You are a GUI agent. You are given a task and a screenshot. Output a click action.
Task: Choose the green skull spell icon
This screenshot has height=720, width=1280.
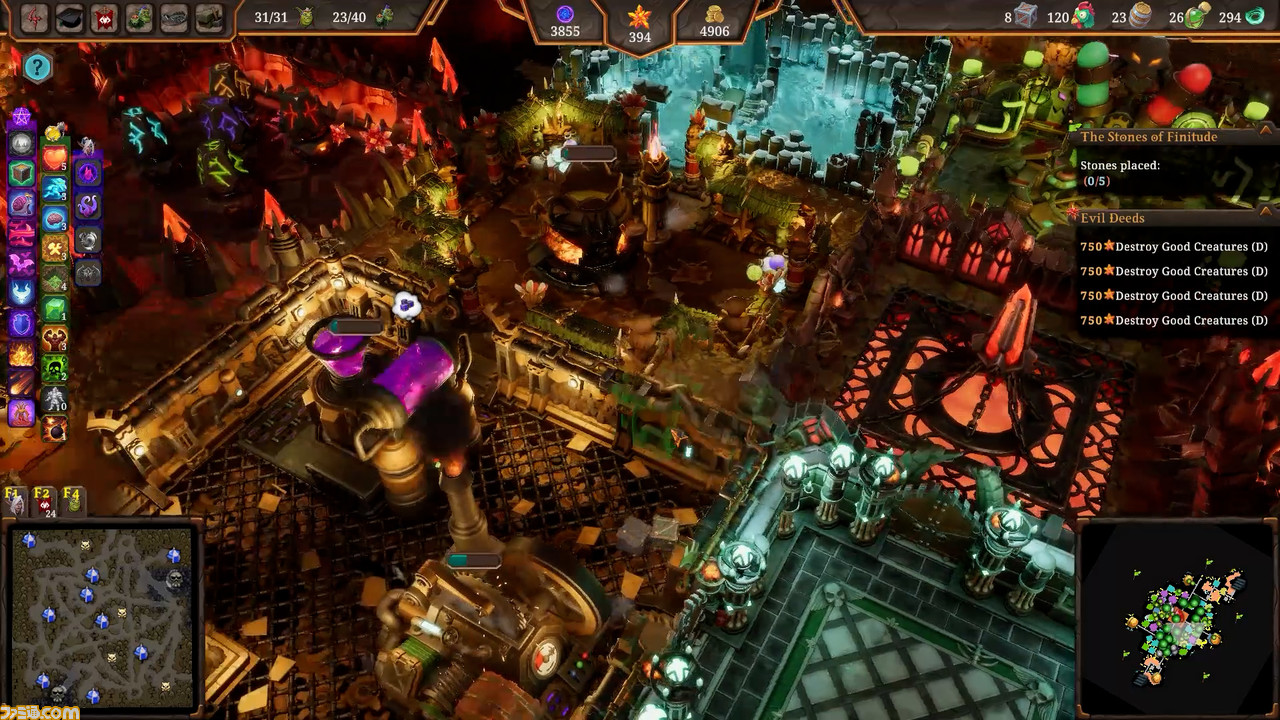click(55, 369)
